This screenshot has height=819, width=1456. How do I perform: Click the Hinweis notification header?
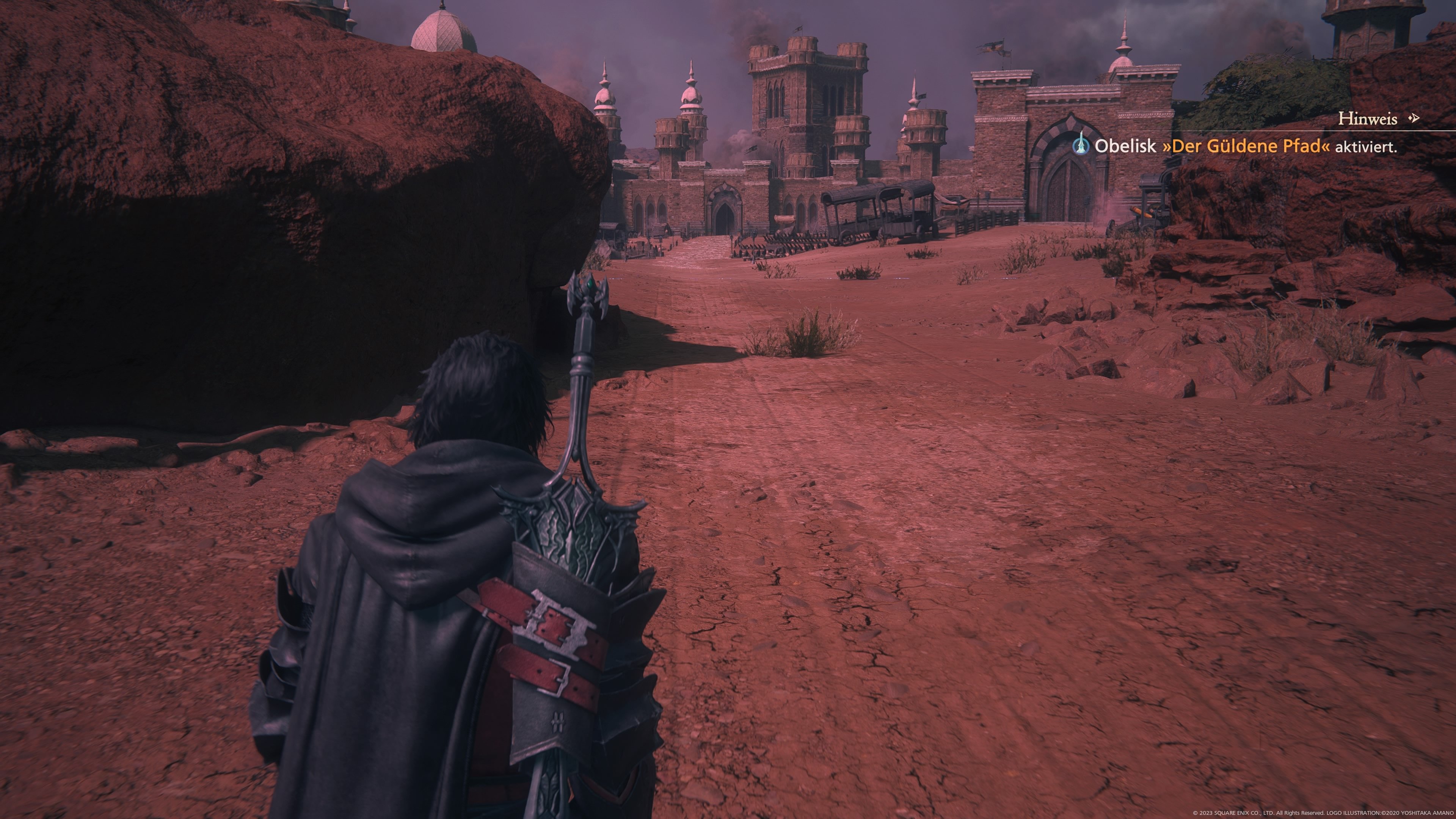(1367, 119)
